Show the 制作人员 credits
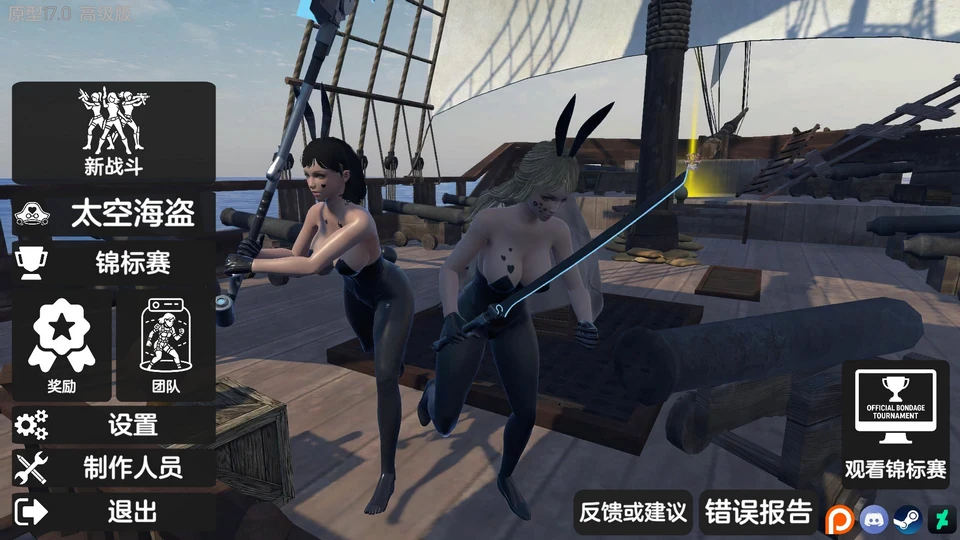960x540 pixels. [113, 466]
